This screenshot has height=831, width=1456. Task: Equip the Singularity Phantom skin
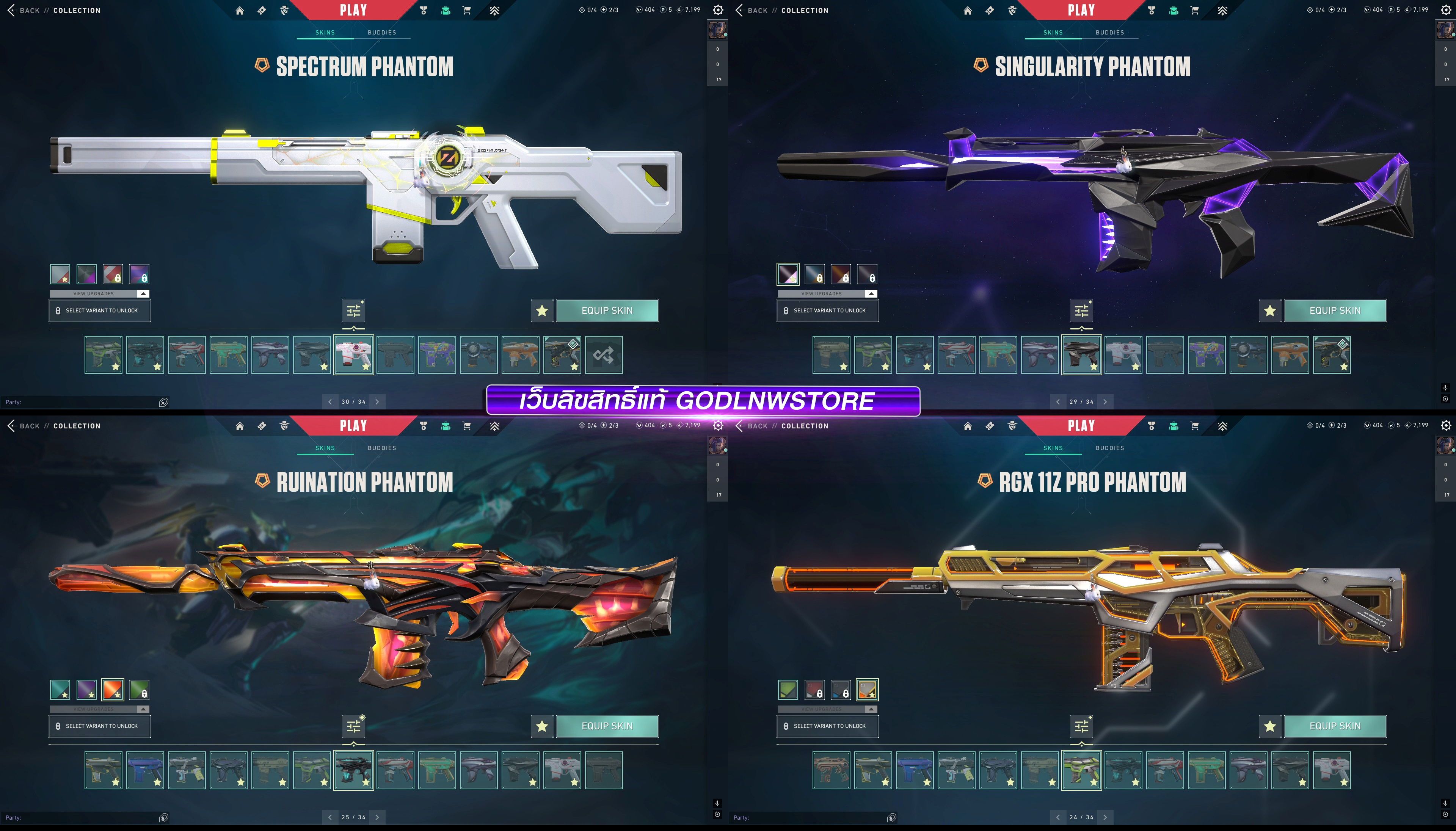click(1334, 310)
